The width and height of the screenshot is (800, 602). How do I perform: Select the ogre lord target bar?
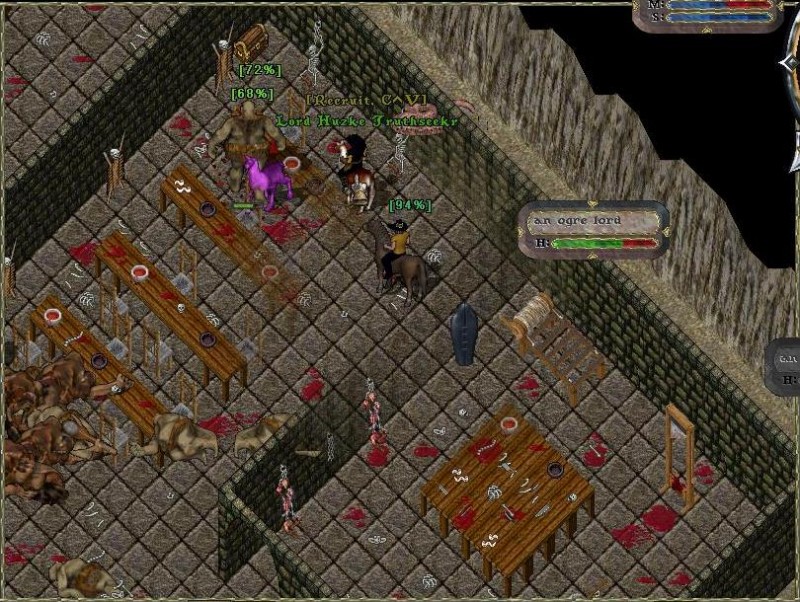pos(594,230)
